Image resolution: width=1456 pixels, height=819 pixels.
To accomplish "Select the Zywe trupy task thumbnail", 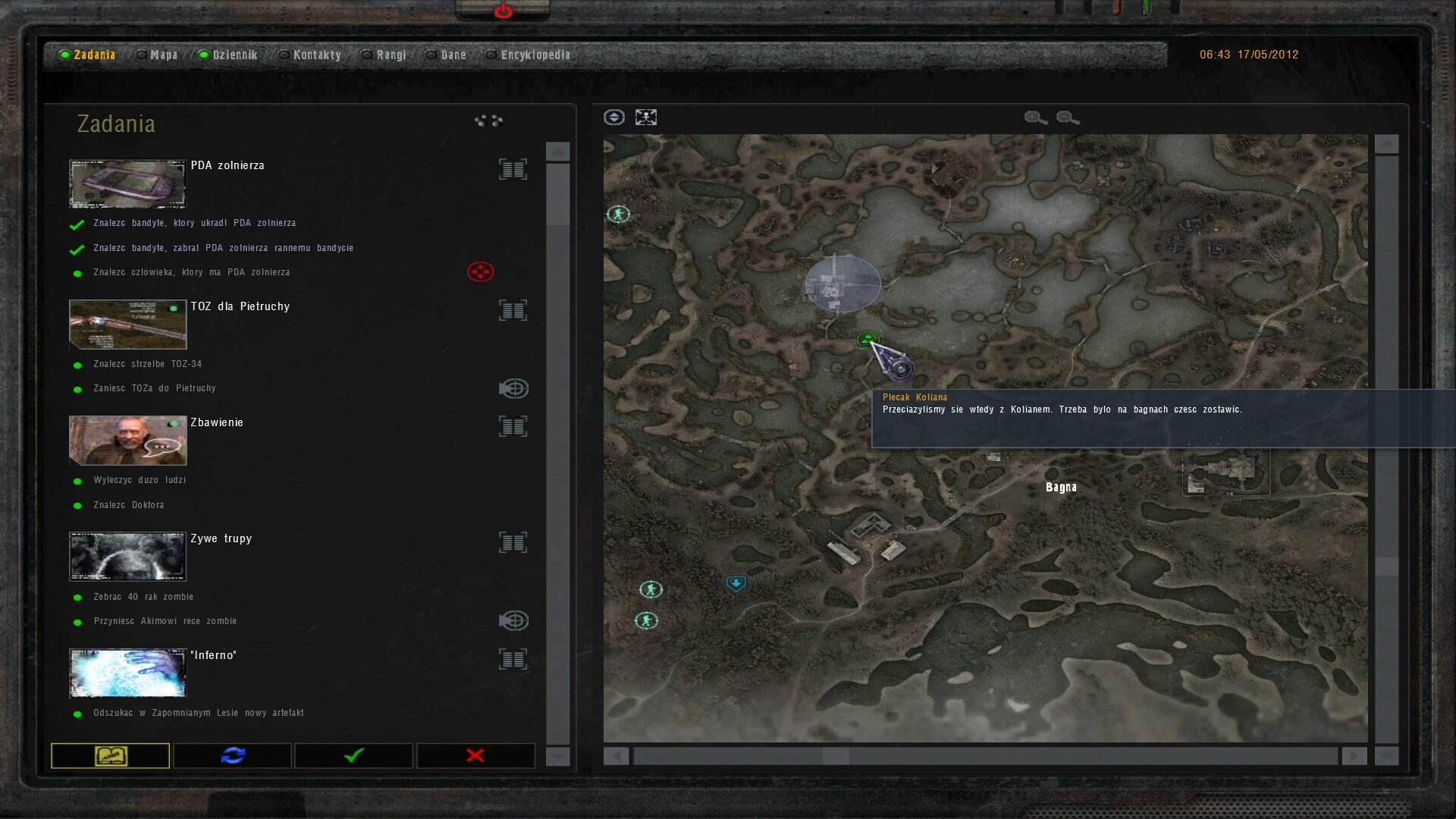I will point(127,556).
